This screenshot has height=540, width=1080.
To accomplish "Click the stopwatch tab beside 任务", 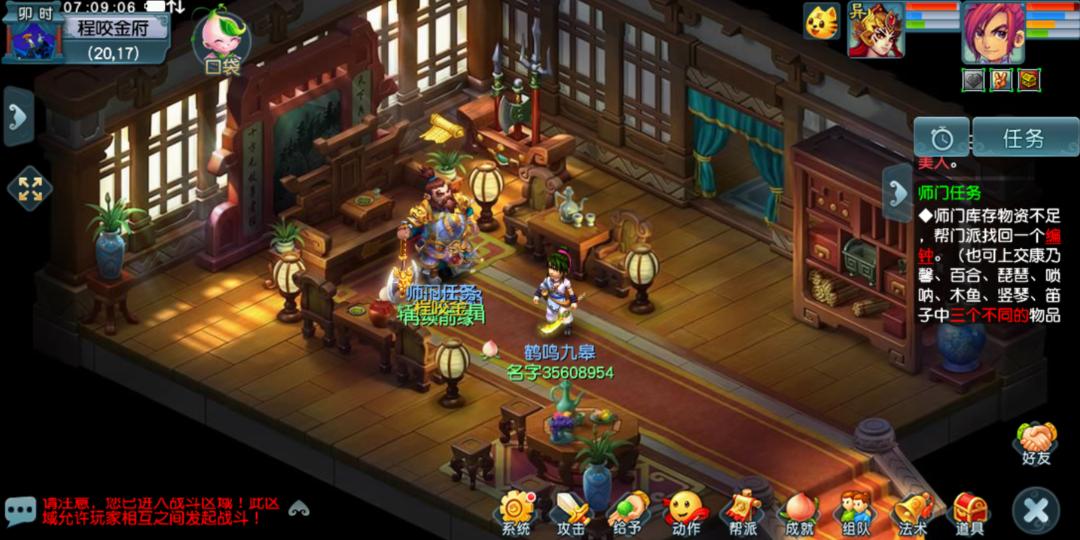I will coord(941,138).
